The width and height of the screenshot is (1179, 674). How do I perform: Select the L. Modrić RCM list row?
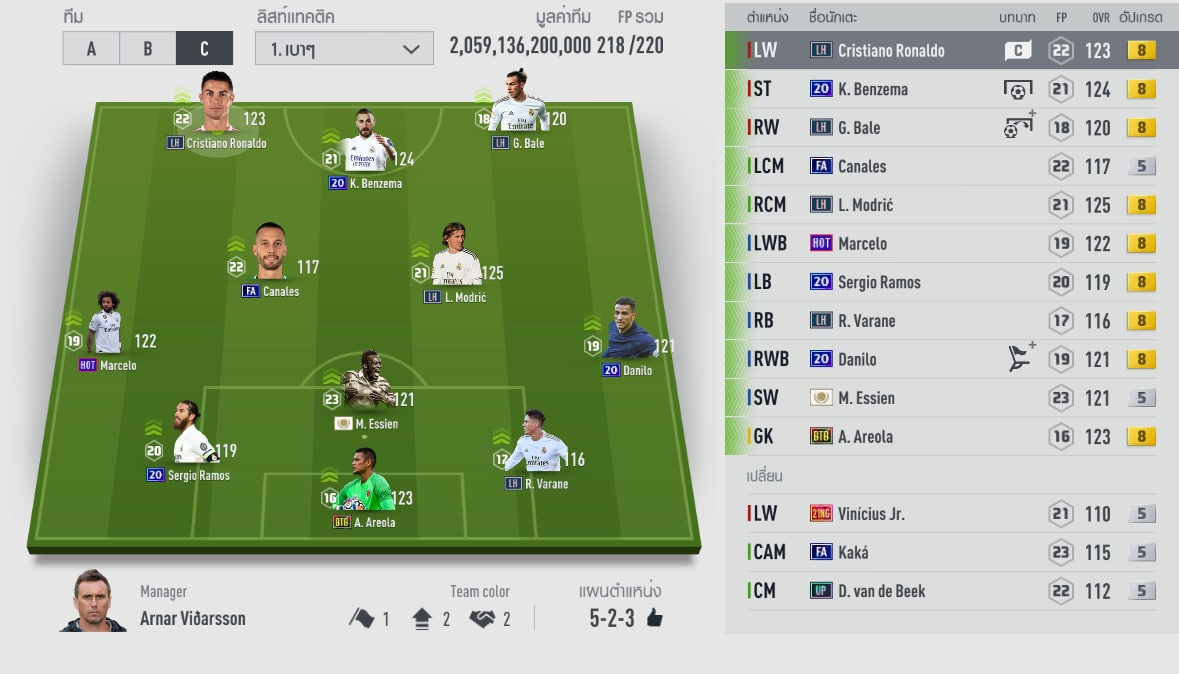click(x=951, y=205)
